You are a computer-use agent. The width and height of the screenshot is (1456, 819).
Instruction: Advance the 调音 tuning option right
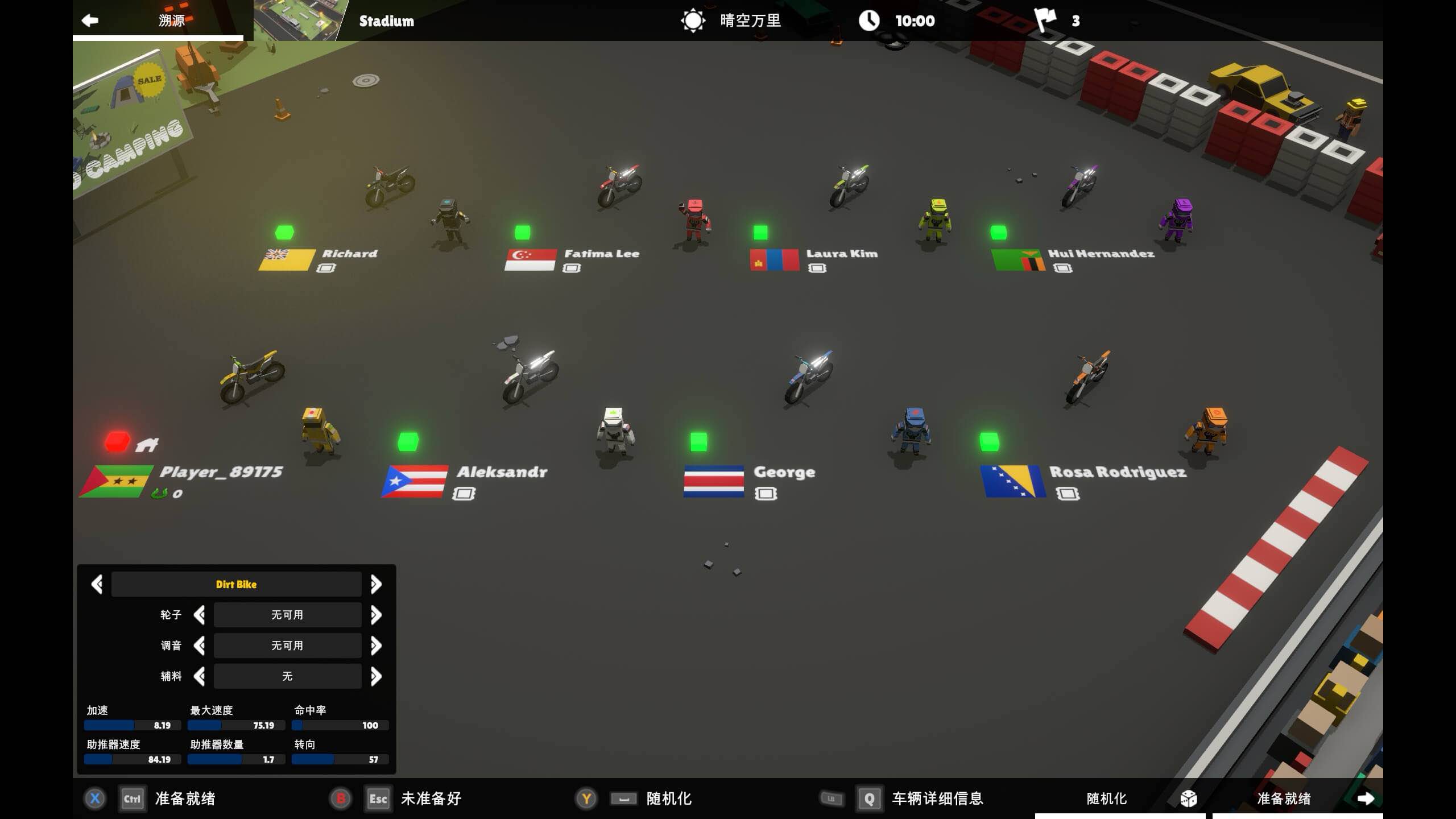(376, 646)
